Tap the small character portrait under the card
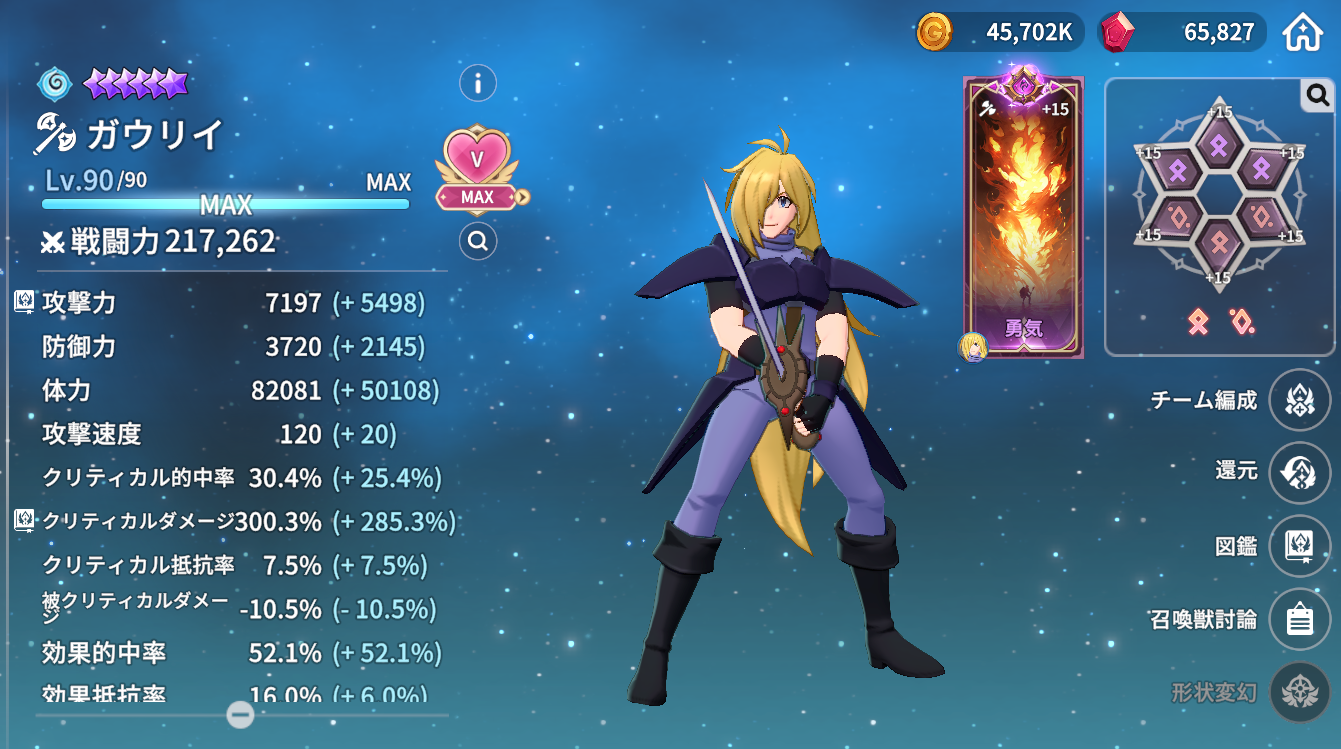Screen dimensions: 1341x749 [973, 347]
